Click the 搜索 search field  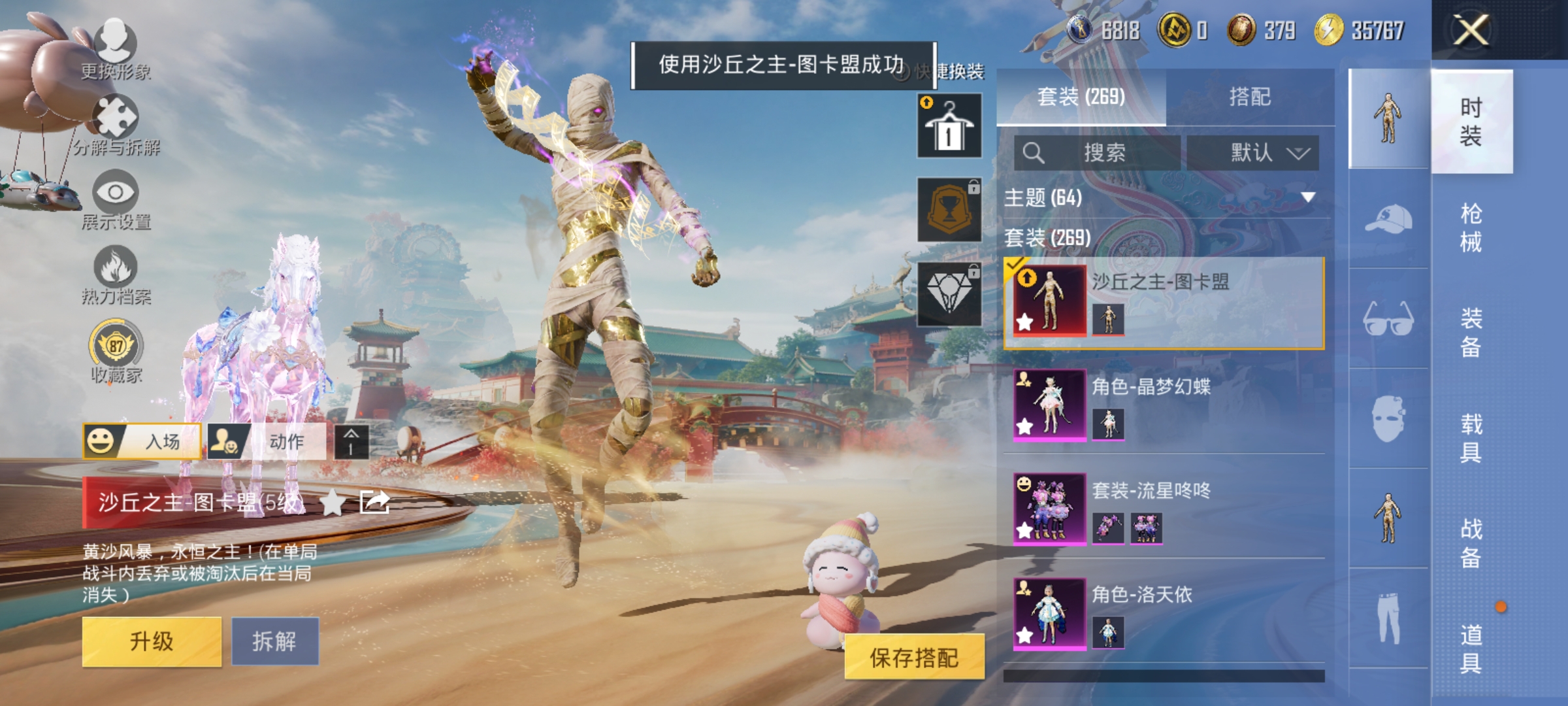pos(1098,152)
